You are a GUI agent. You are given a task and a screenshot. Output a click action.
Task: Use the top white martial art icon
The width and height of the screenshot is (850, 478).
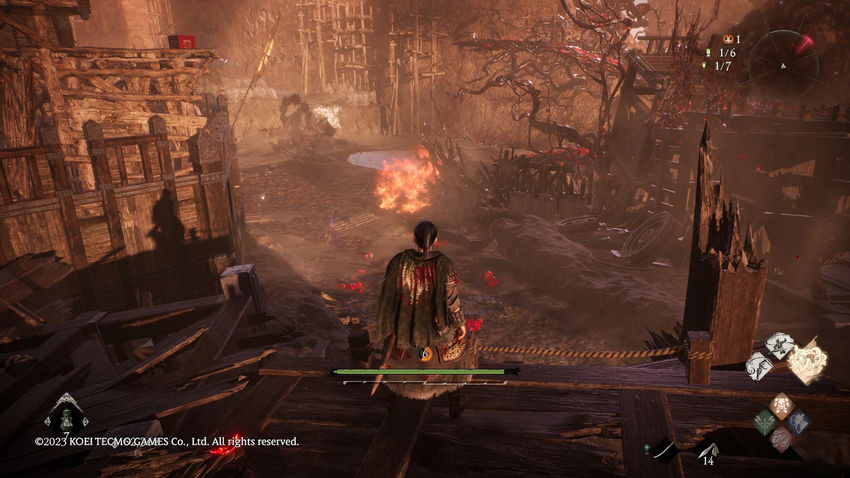(779, 346)
